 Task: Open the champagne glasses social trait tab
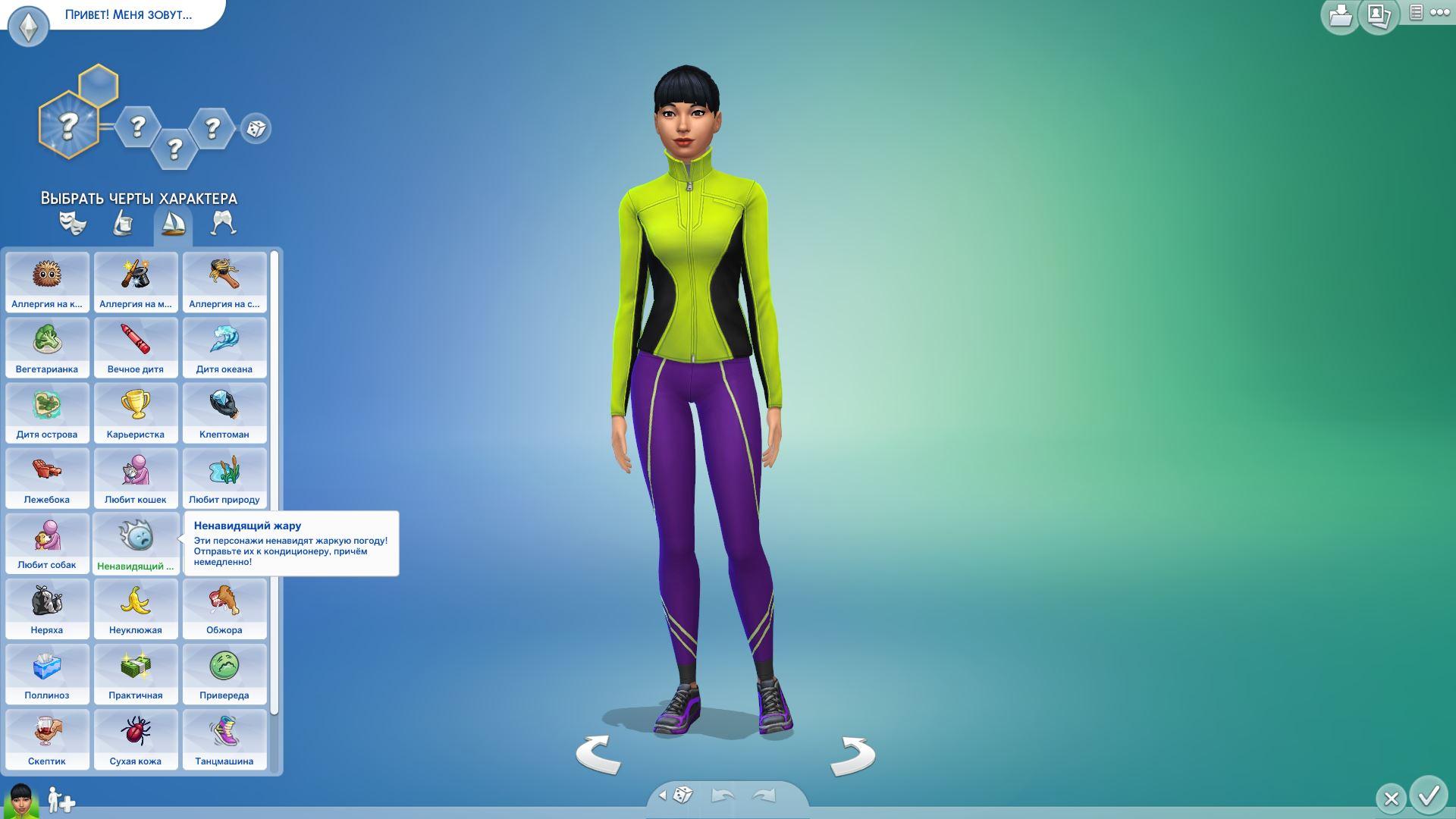(x=223, y=224)
